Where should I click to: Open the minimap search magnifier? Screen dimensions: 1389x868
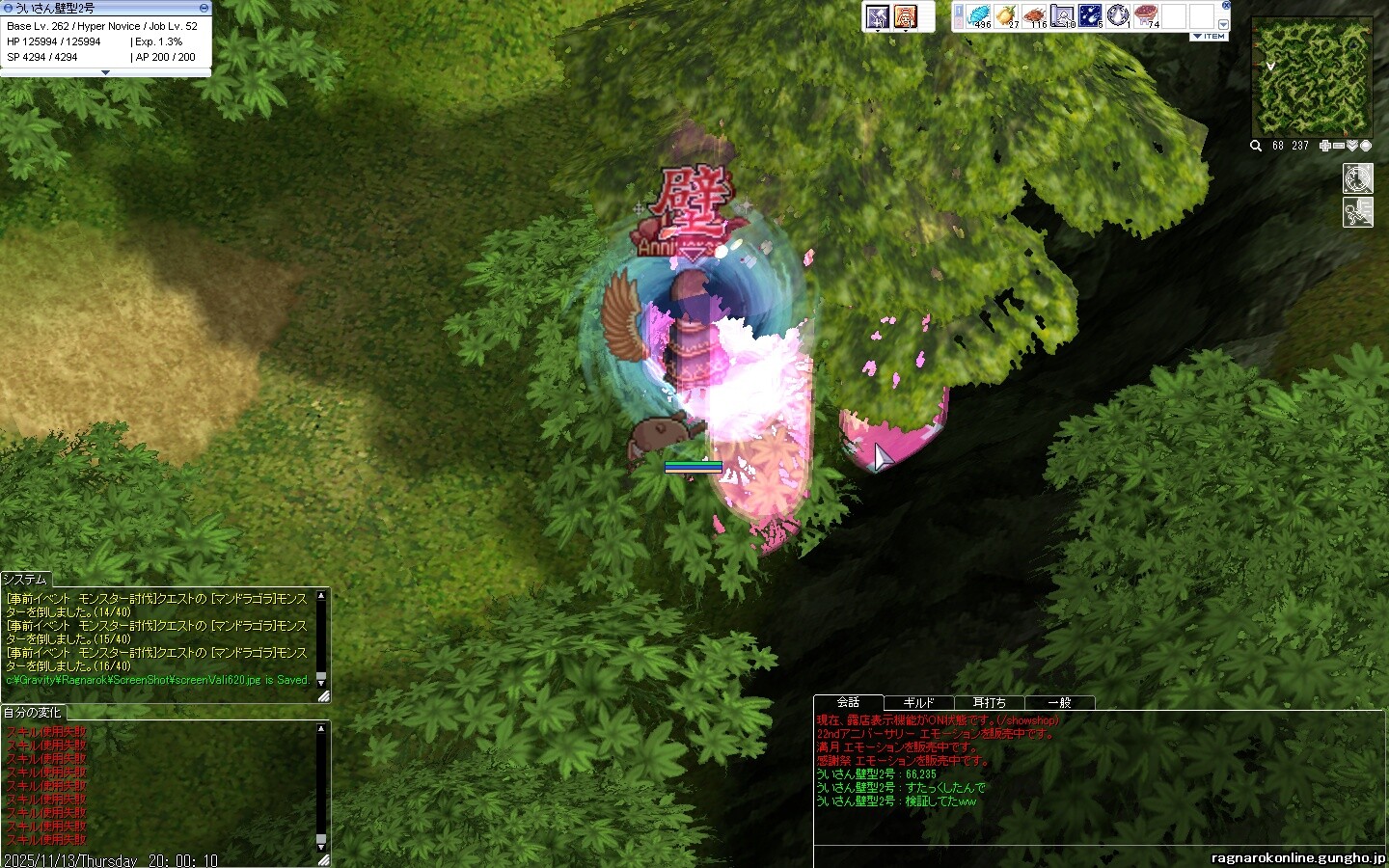(x=1256, y=146)
